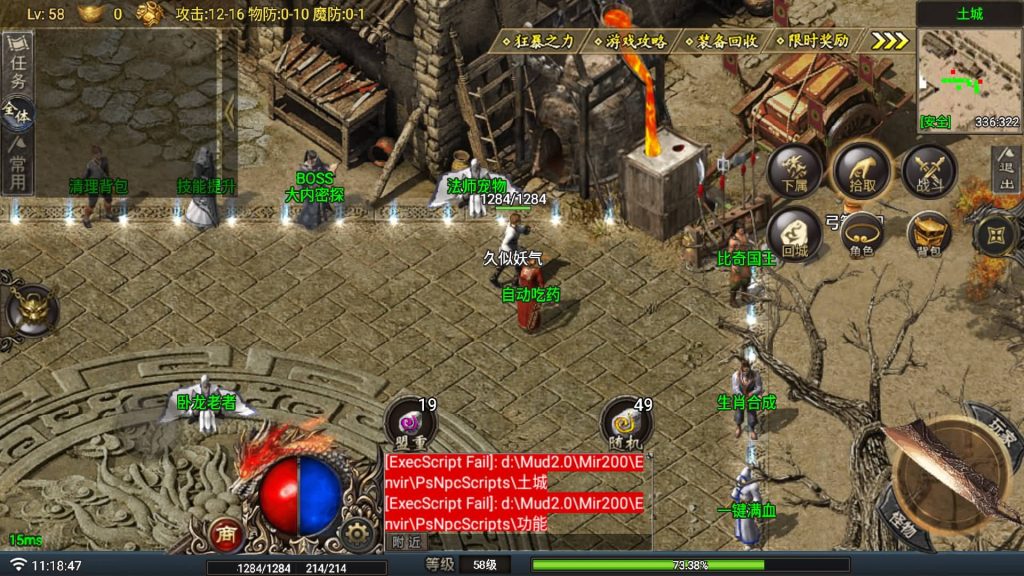
Task: Click the golden helmet icon
Action: (33, 309)
